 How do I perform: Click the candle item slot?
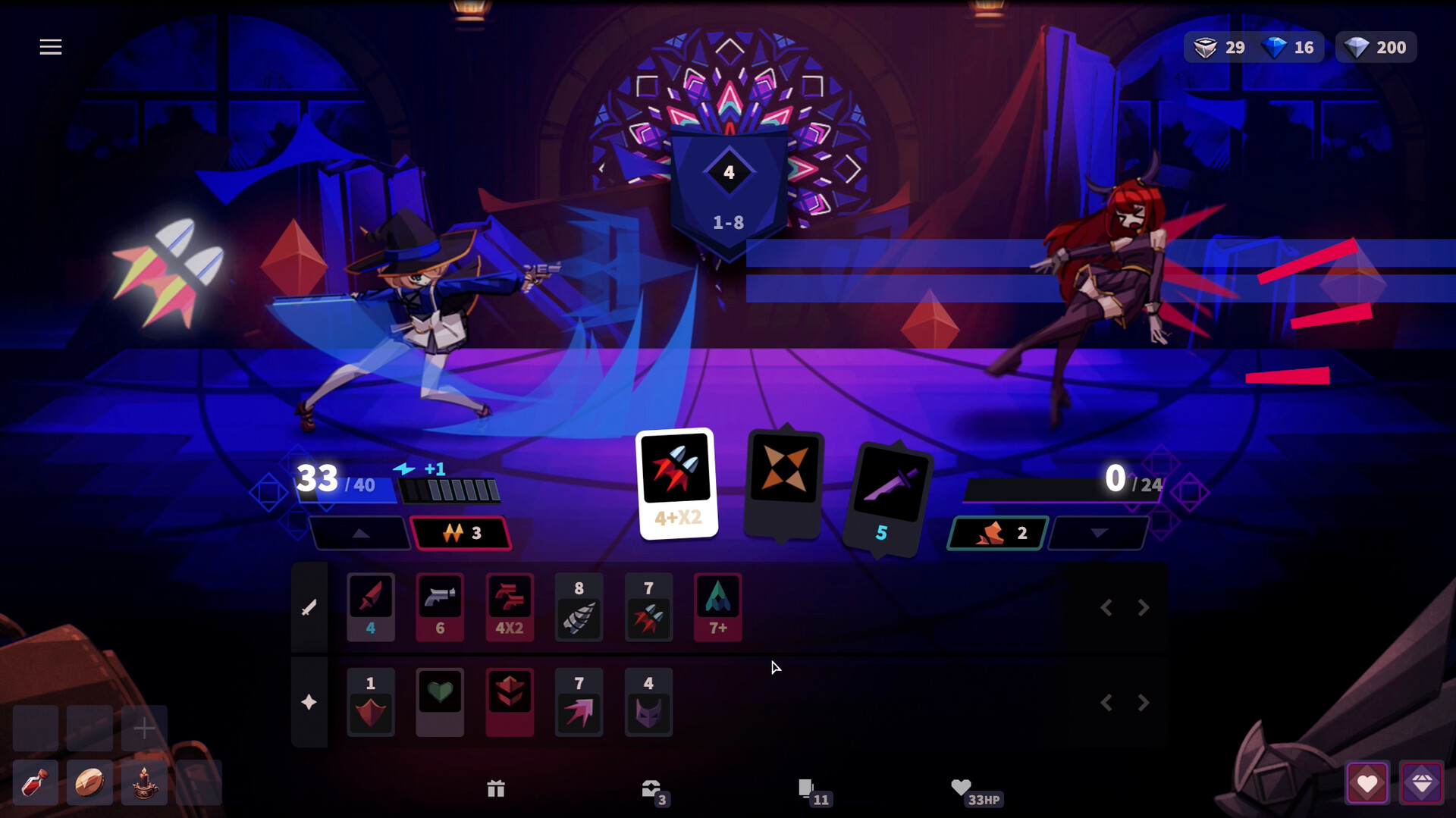pos(144,782)
